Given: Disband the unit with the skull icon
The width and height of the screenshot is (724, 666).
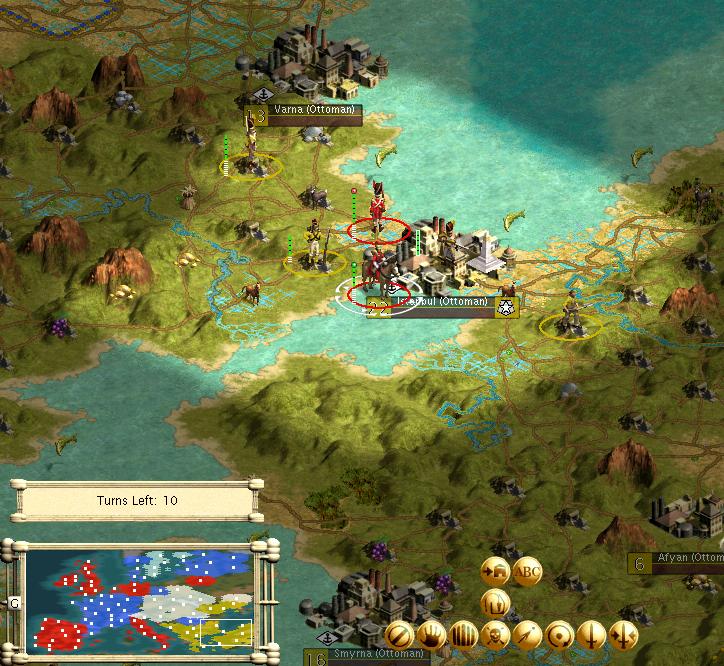Looking at the screenshot, I should tap(496, 634).
